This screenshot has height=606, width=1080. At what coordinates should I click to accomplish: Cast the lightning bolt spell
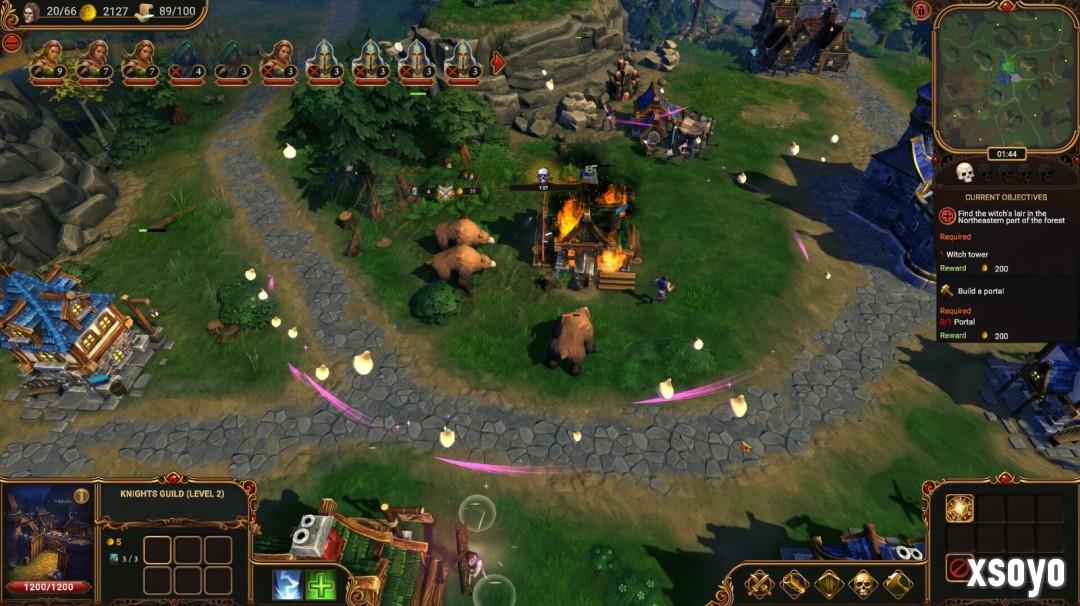(x=287, y=584)
